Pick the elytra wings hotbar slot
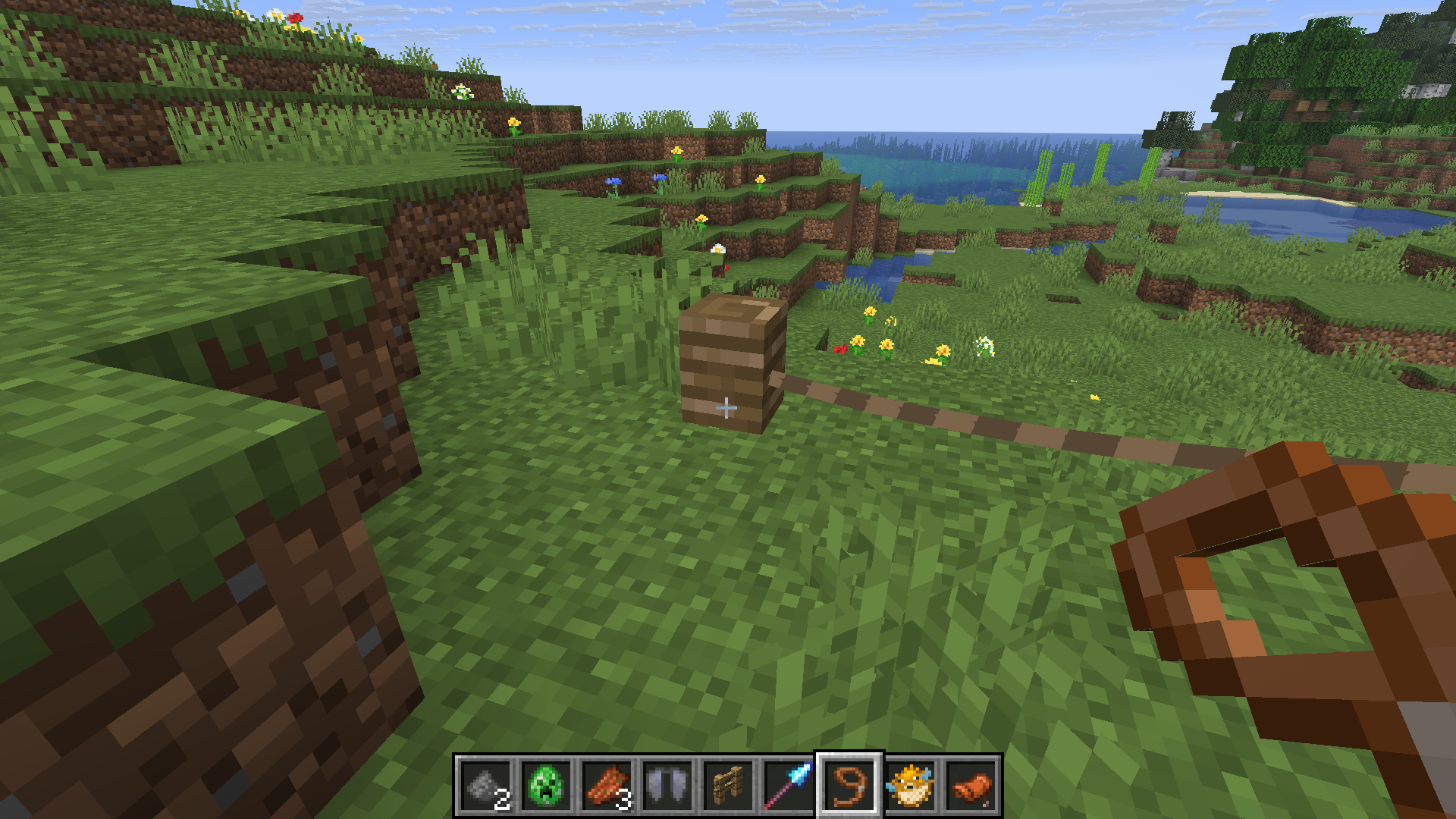The height and width of the screenshot is (819, 1456). pyautogui.click(x=667, y=786)
